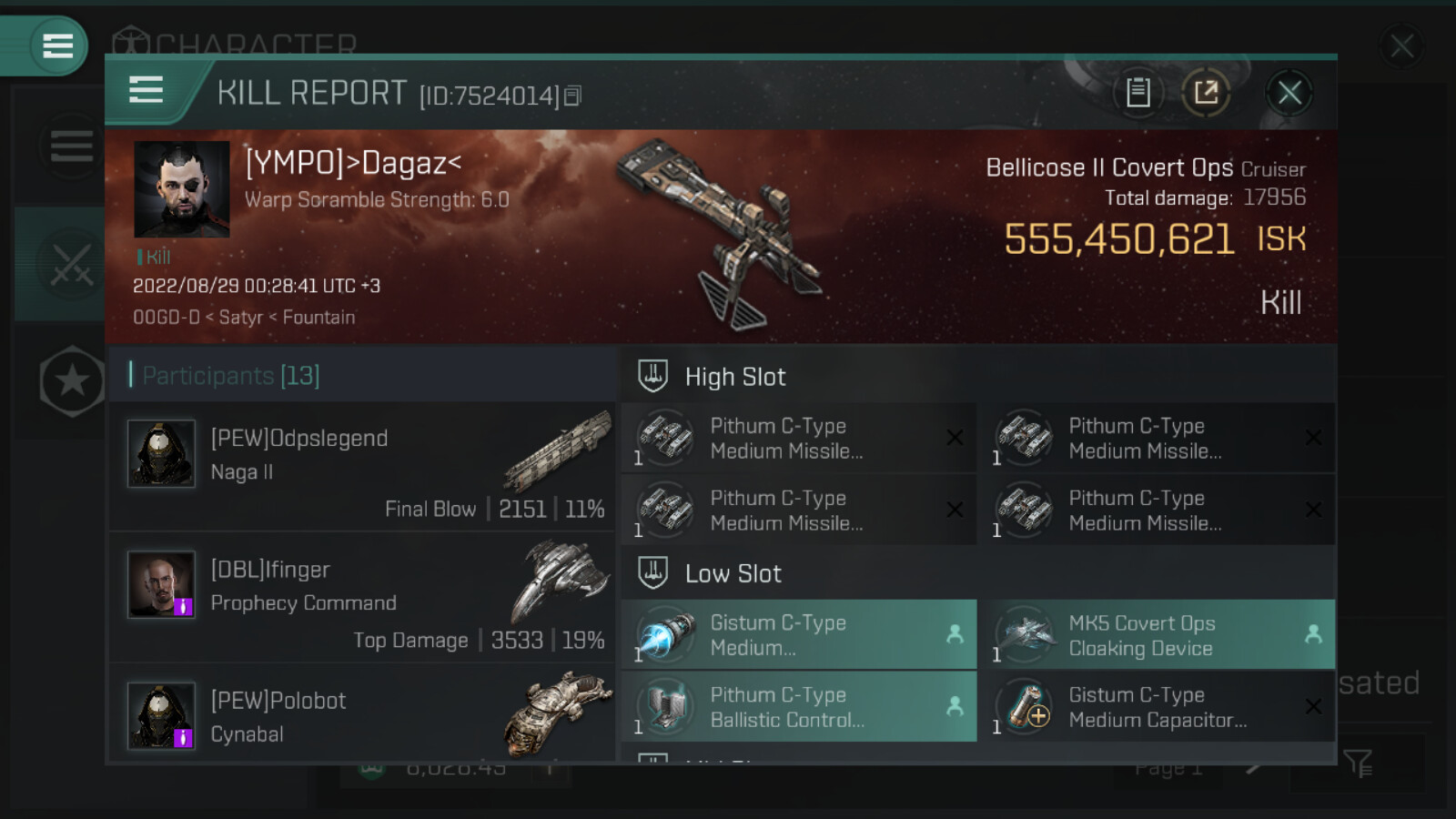
Task: Select participant Ifinger in Prophecy Command
Action: (362, 597)
